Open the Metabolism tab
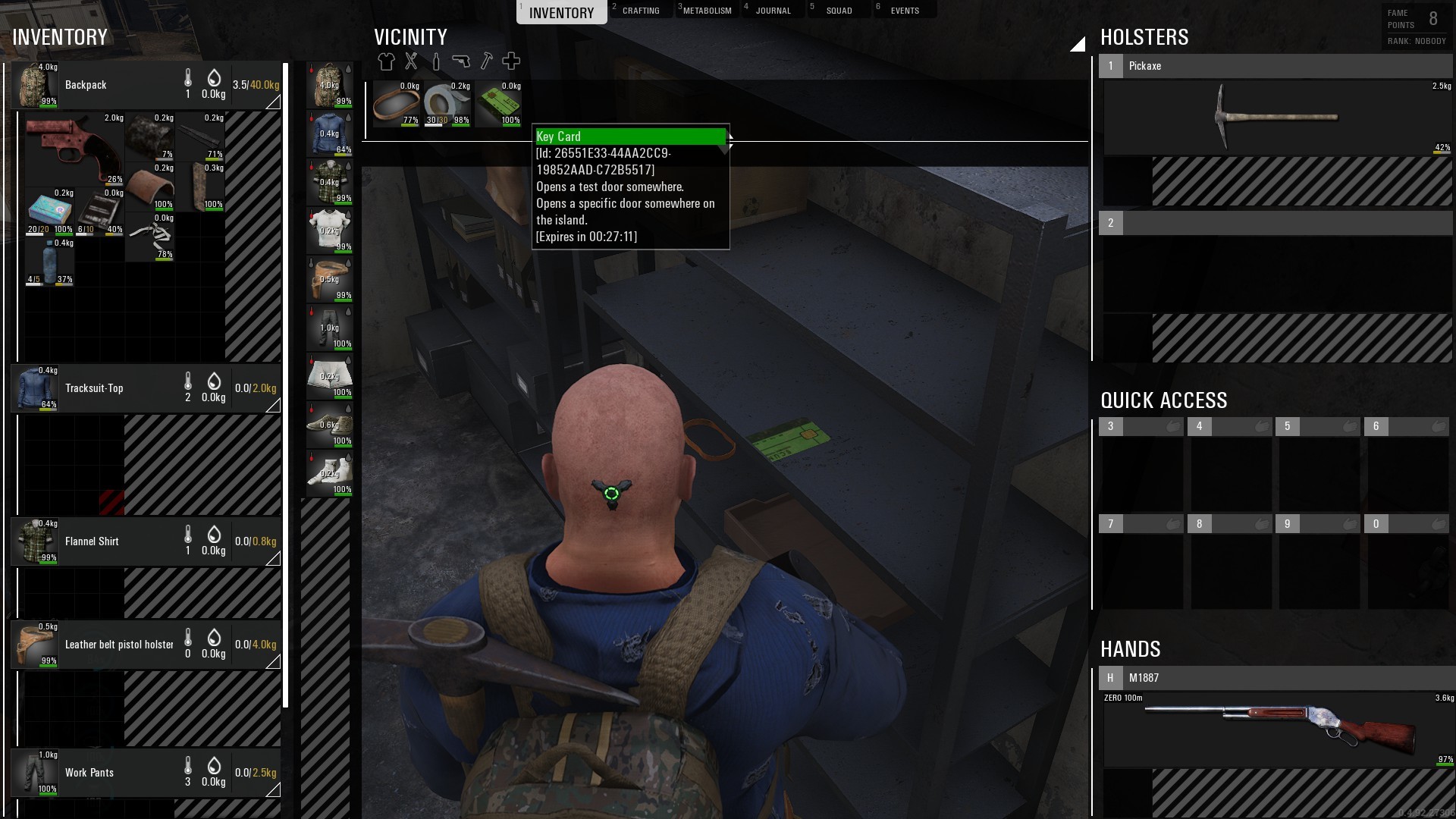1456x819 pixels. (x=707, y=11)
